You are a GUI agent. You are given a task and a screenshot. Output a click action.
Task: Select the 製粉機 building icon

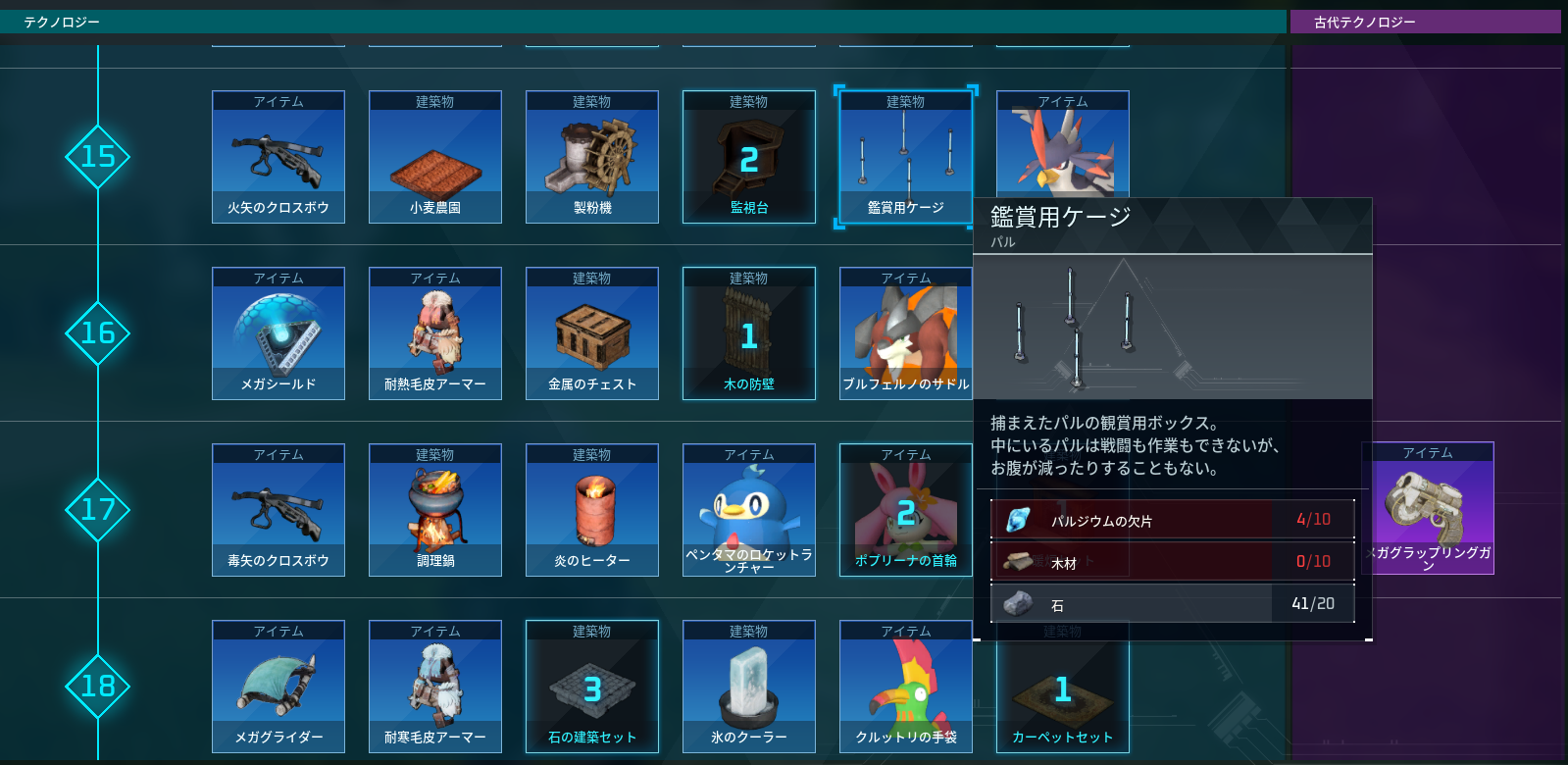coord(591,157)
